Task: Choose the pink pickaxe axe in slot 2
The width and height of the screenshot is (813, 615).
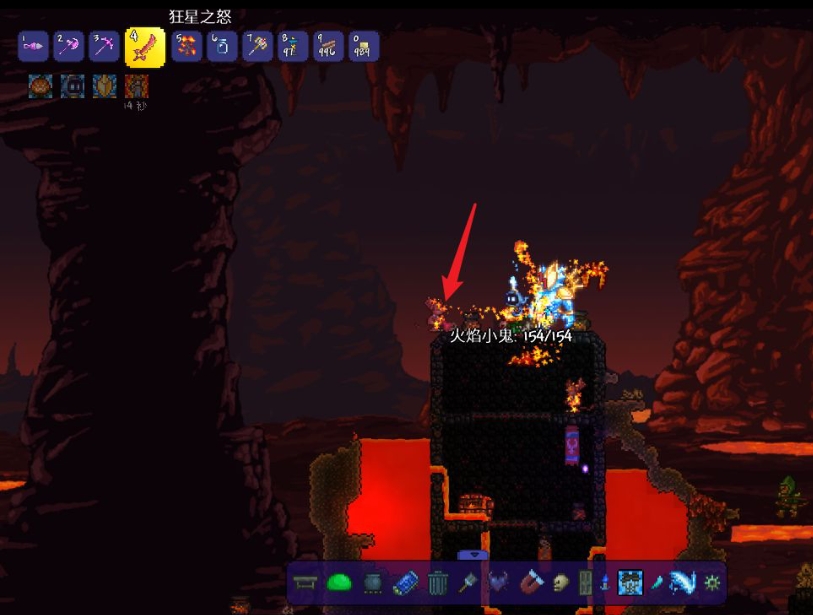Action: 69,46
